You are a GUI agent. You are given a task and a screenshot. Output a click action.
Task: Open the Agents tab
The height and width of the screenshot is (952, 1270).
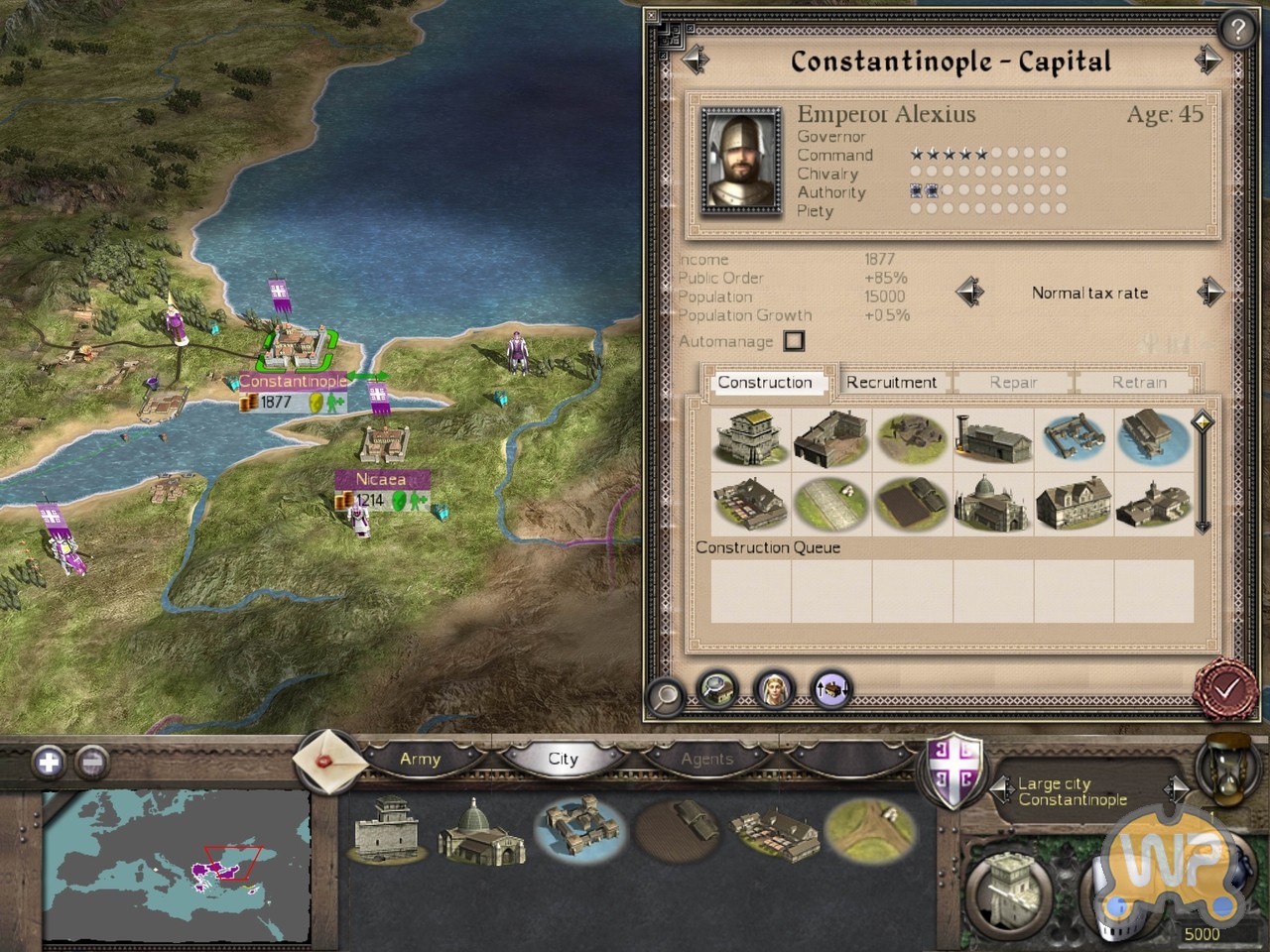pyautogui.click(x=706, y=759)
